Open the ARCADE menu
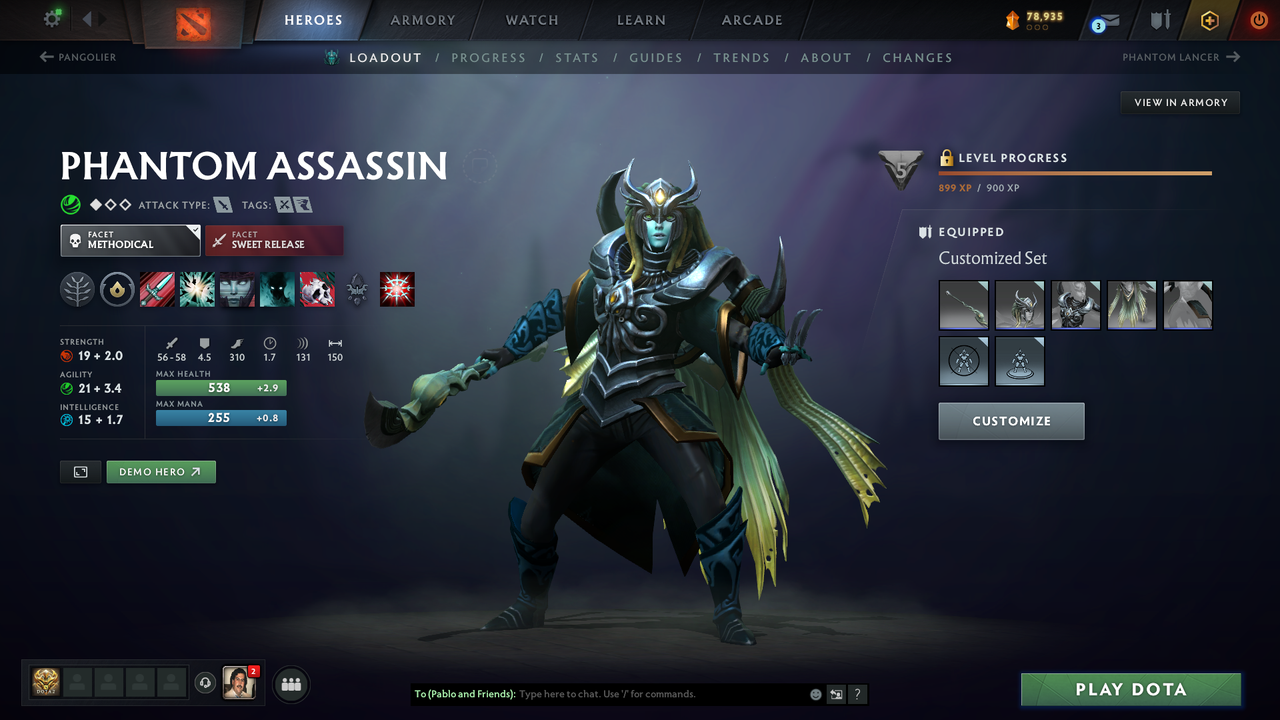Image resolution: width=1280 pixels, height=720 pixels. [751, 20]
